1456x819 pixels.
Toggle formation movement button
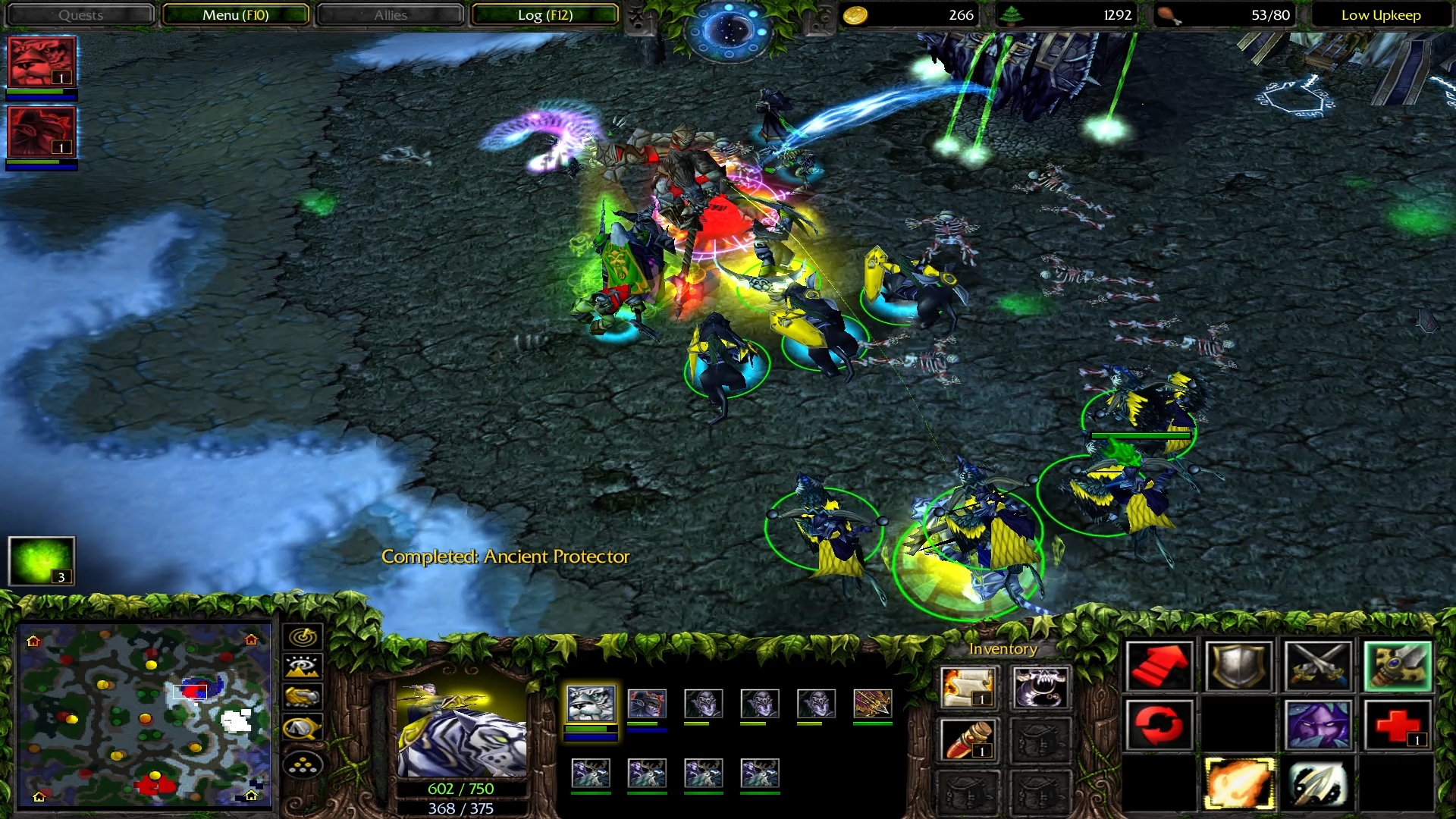coord(303,766)
